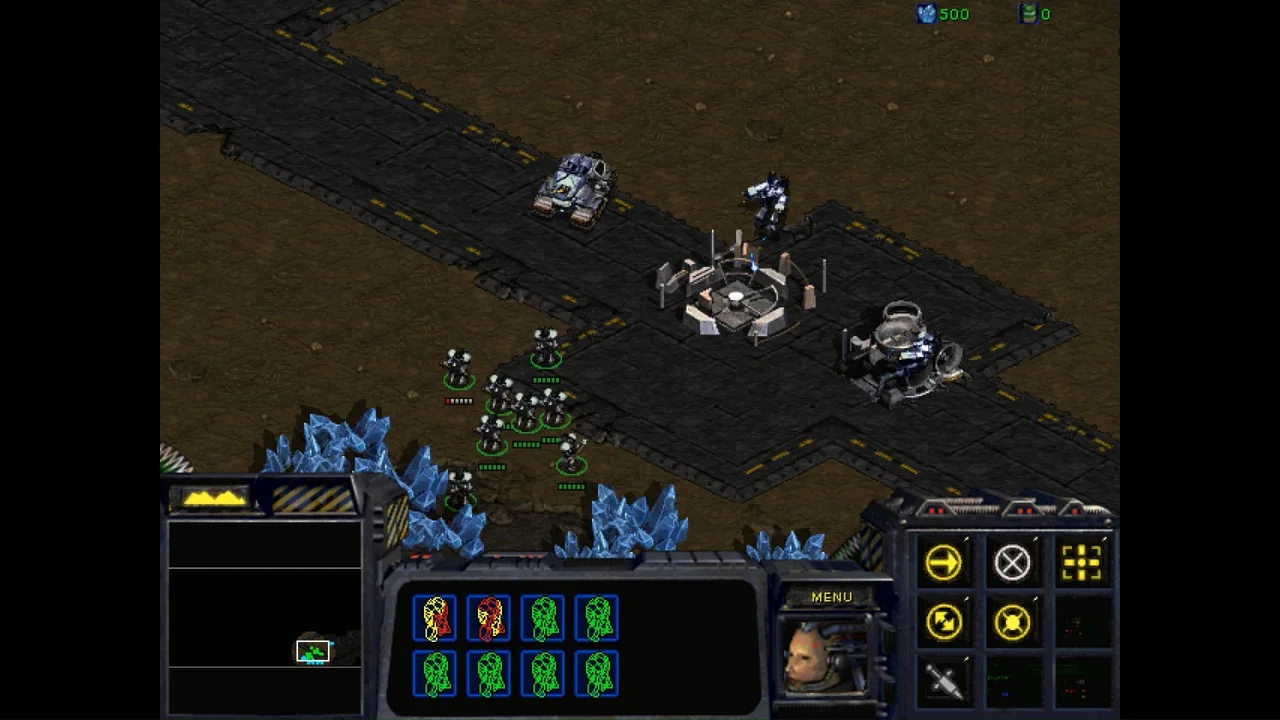This screenshot has height=720, width=1280.
Task: Click the minimap
Action: click(x=264, y=616)
